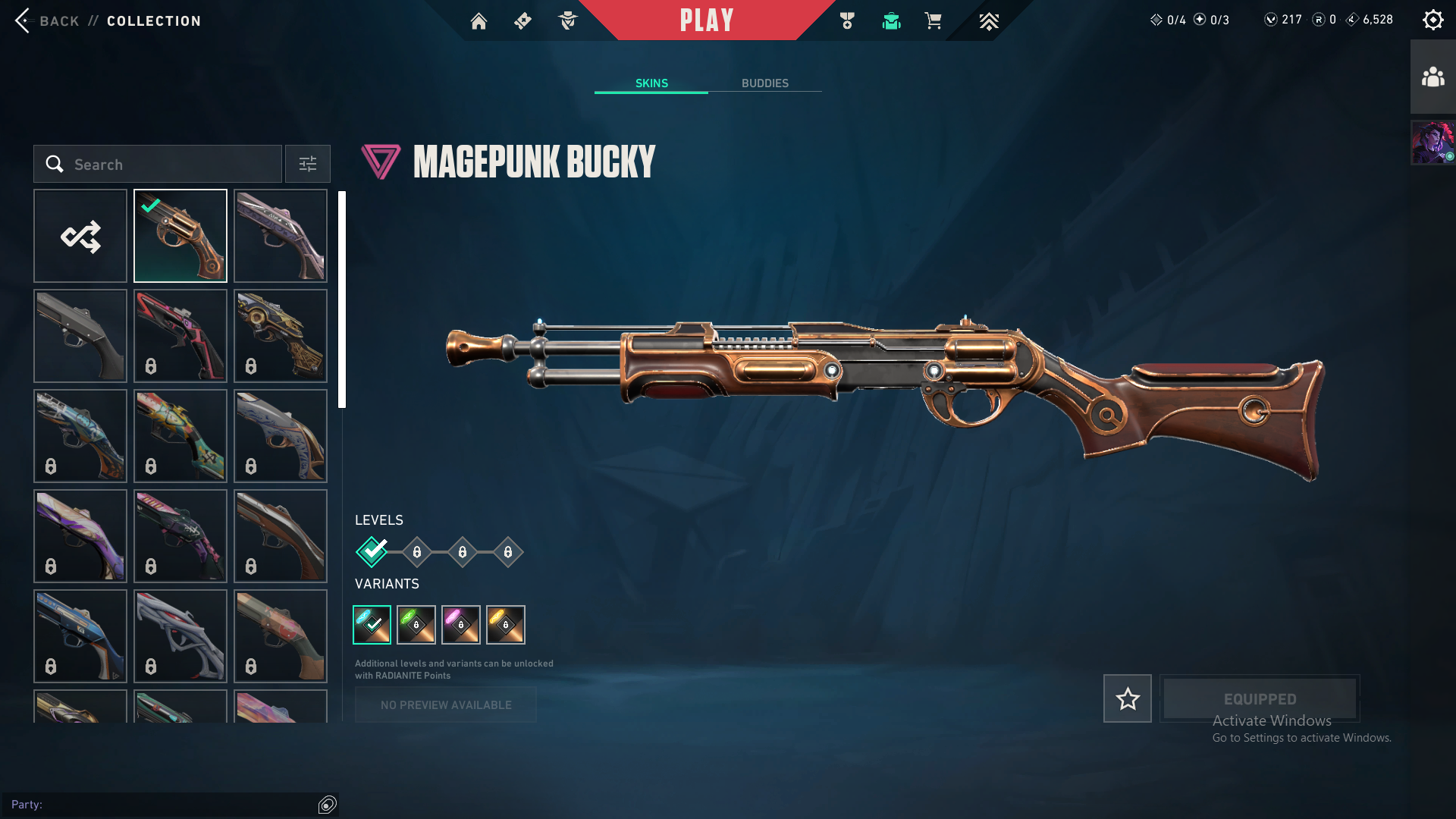1456x819 pixels.
Task: Select the Skins tab
Action: coord(651,83)
